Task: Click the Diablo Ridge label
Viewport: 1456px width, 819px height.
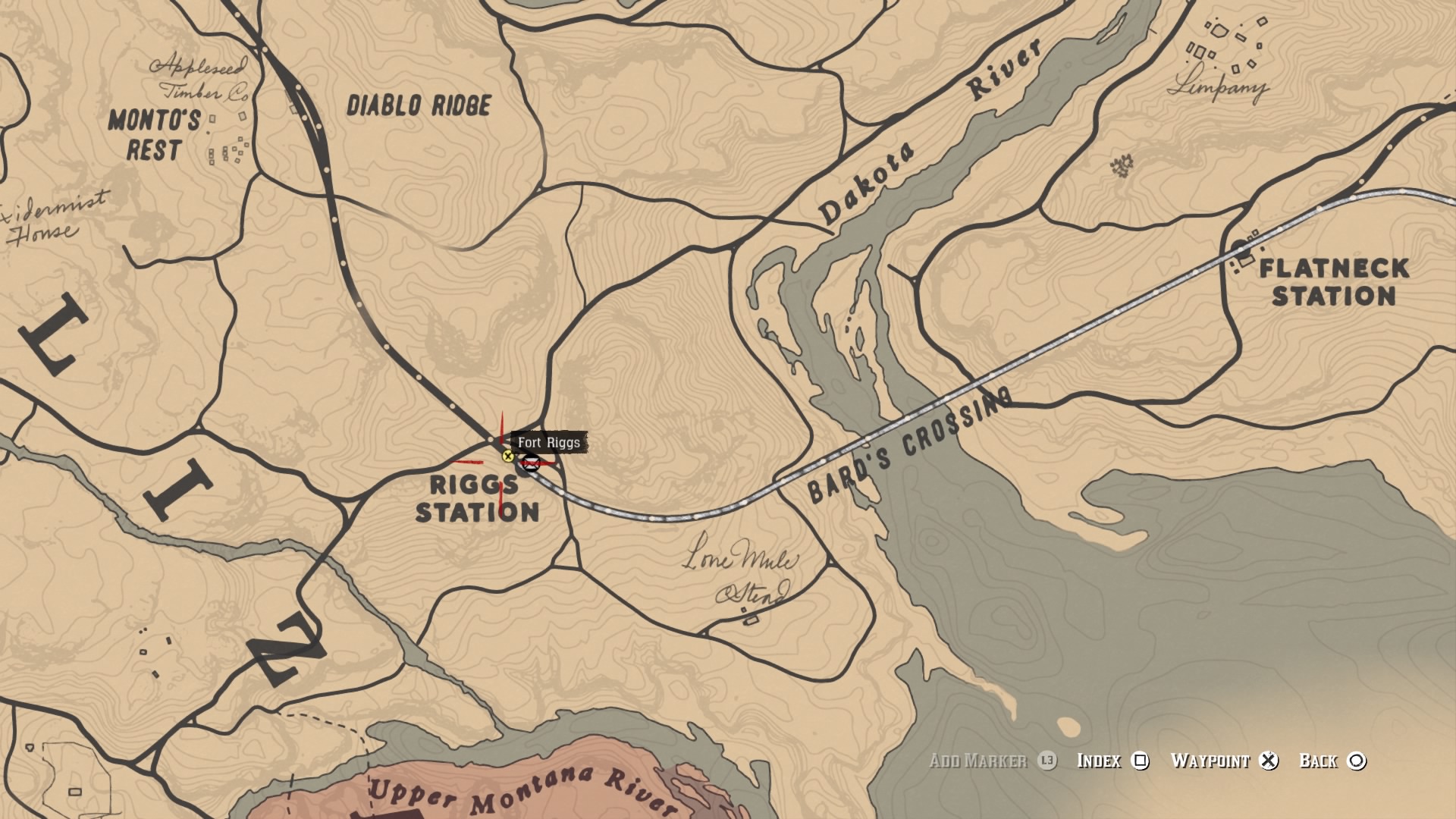Action: tap(419, 105)
